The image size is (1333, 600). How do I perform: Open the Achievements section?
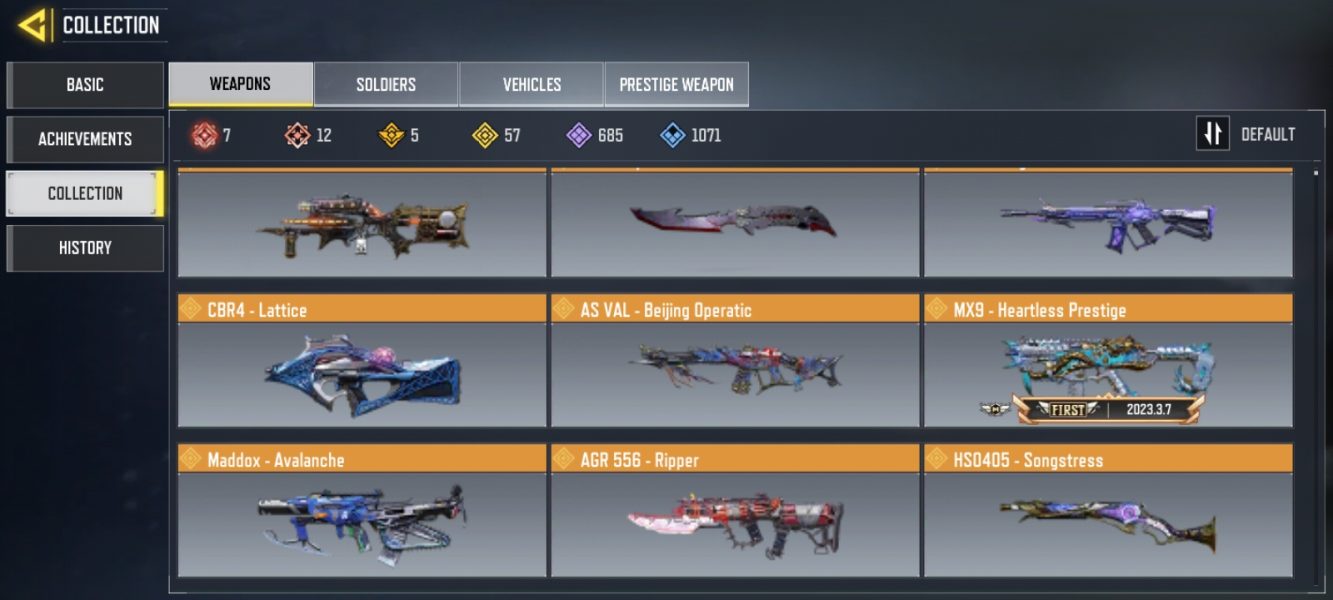[x=85, y=139]
